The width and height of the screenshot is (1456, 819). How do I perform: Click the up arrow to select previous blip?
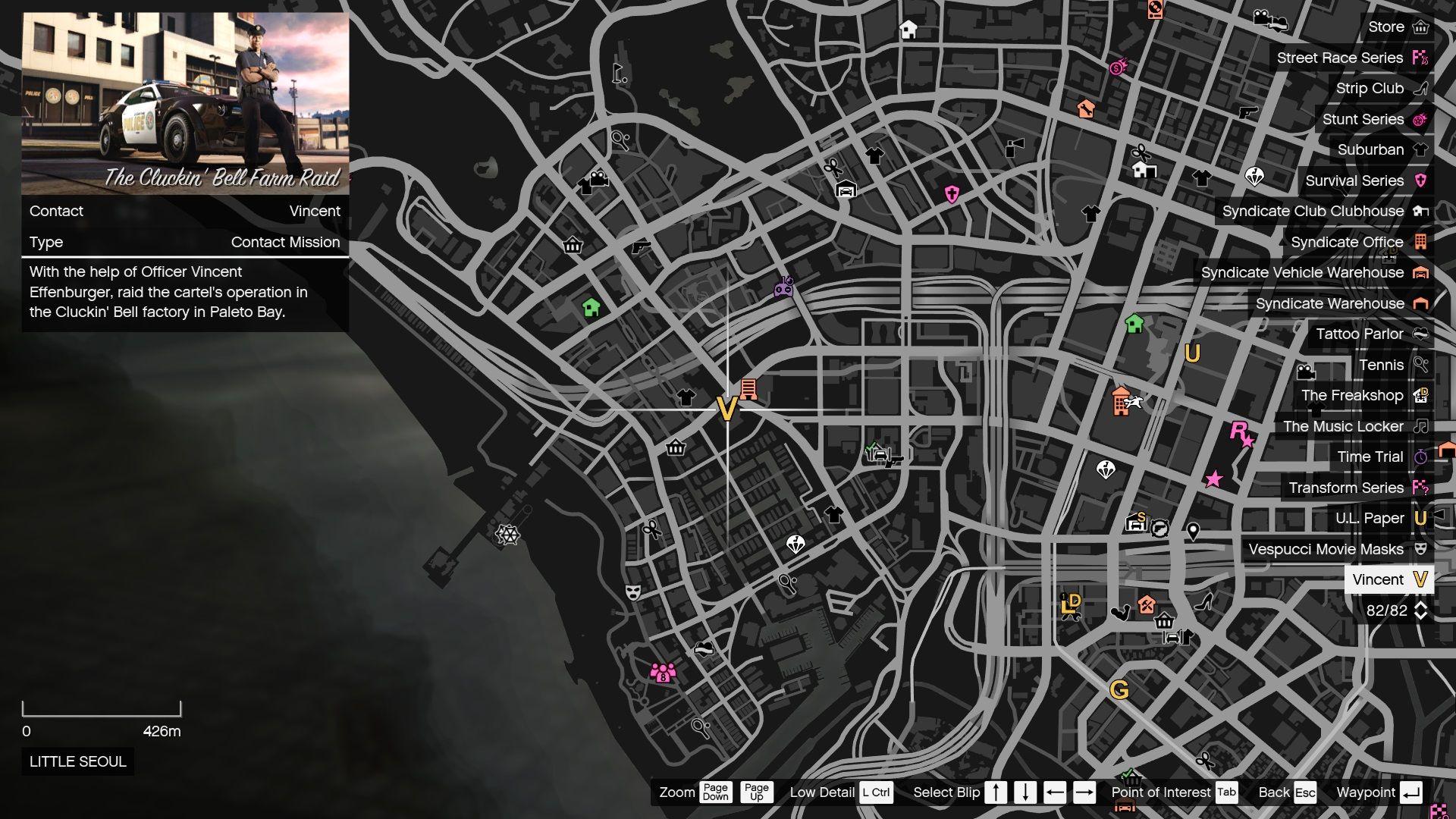pyautogui.click(x=996, y=792)
